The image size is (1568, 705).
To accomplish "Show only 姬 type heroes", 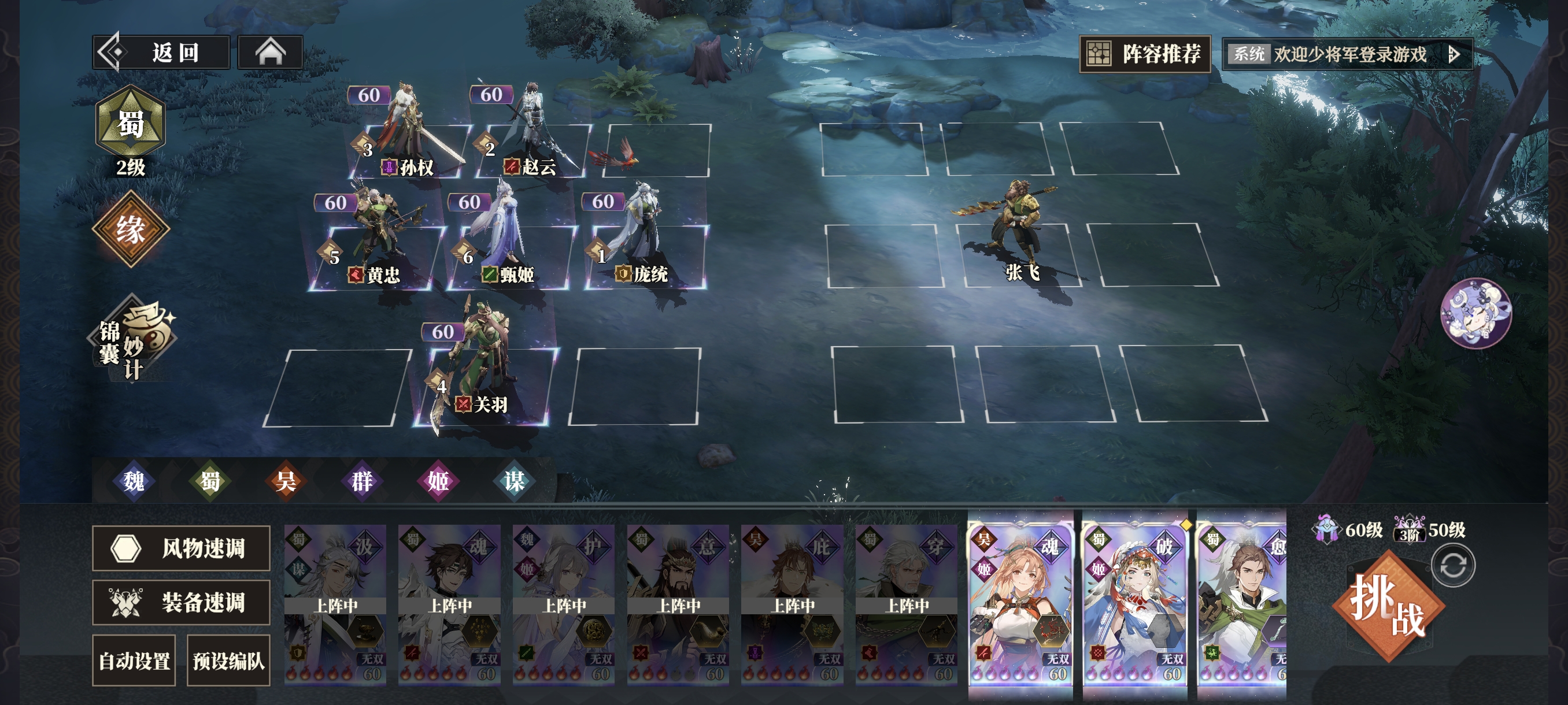I will [x=438, y=481].
